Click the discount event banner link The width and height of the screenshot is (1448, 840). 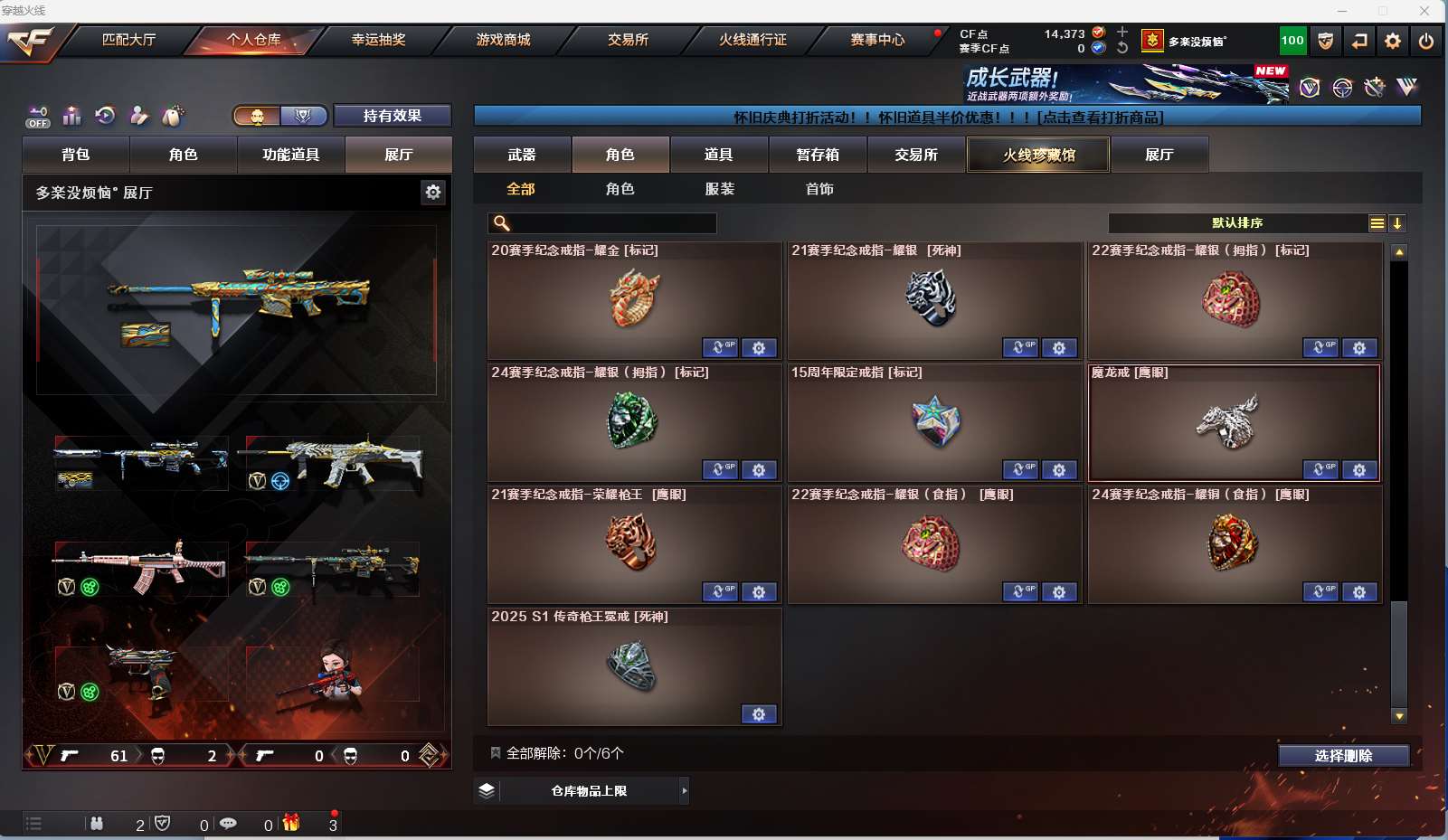pyautogui.click(x=947, y=118)
